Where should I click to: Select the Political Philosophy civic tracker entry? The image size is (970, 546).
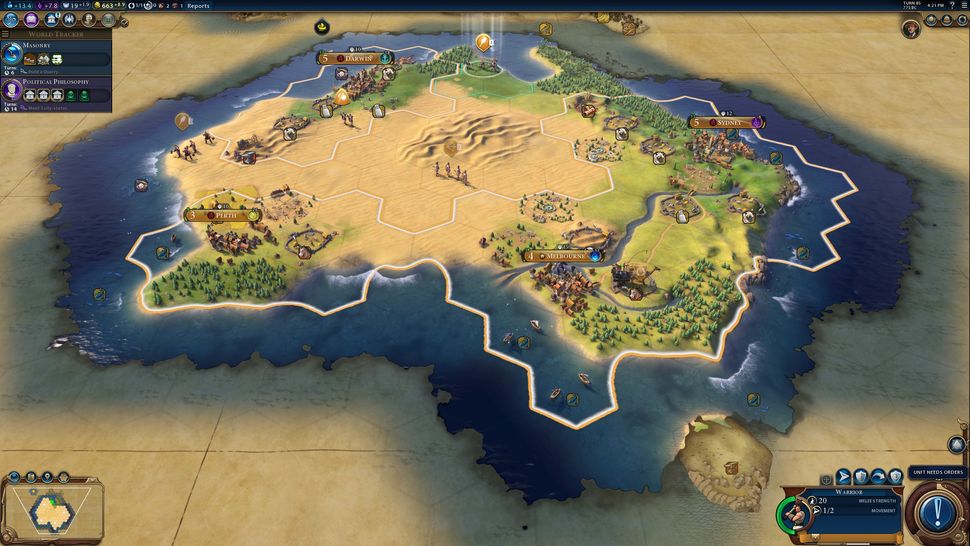(x=56, y=91)
